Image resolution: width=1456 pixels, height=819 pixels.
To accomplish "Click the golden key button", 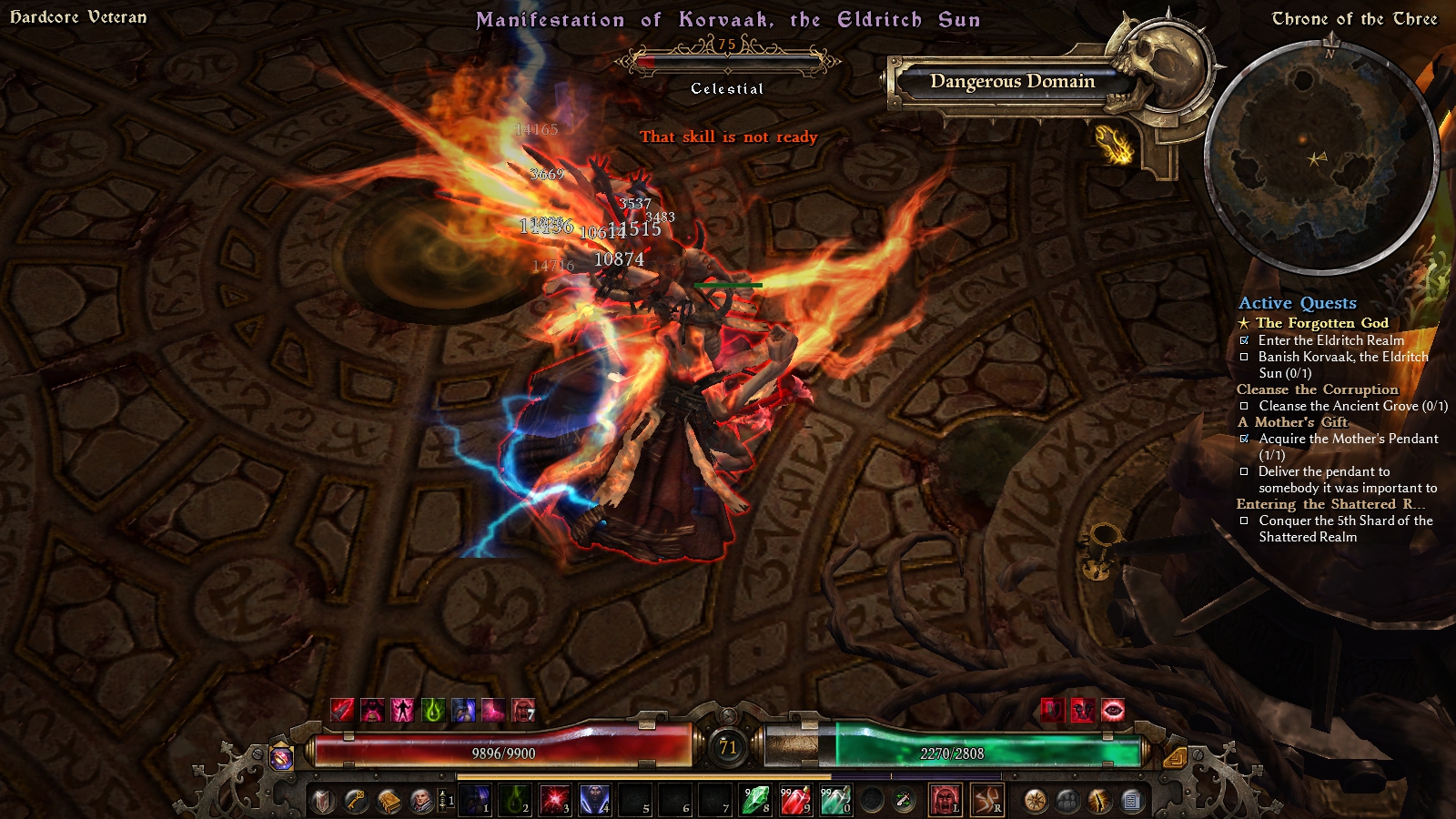I will click(x=356, y=801).
